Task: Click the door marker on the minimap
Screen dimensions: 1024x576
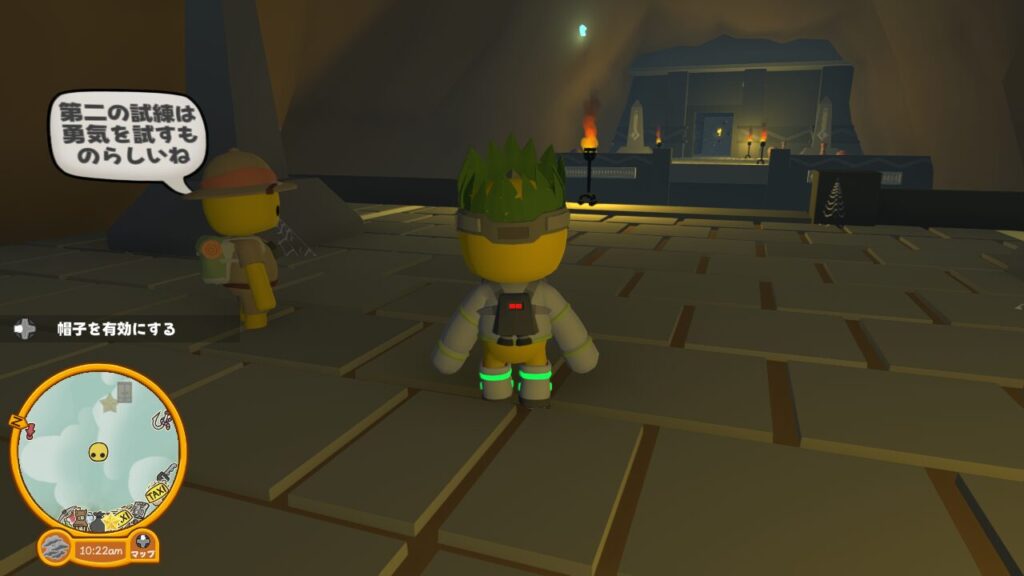Action: tap(123, 390)
